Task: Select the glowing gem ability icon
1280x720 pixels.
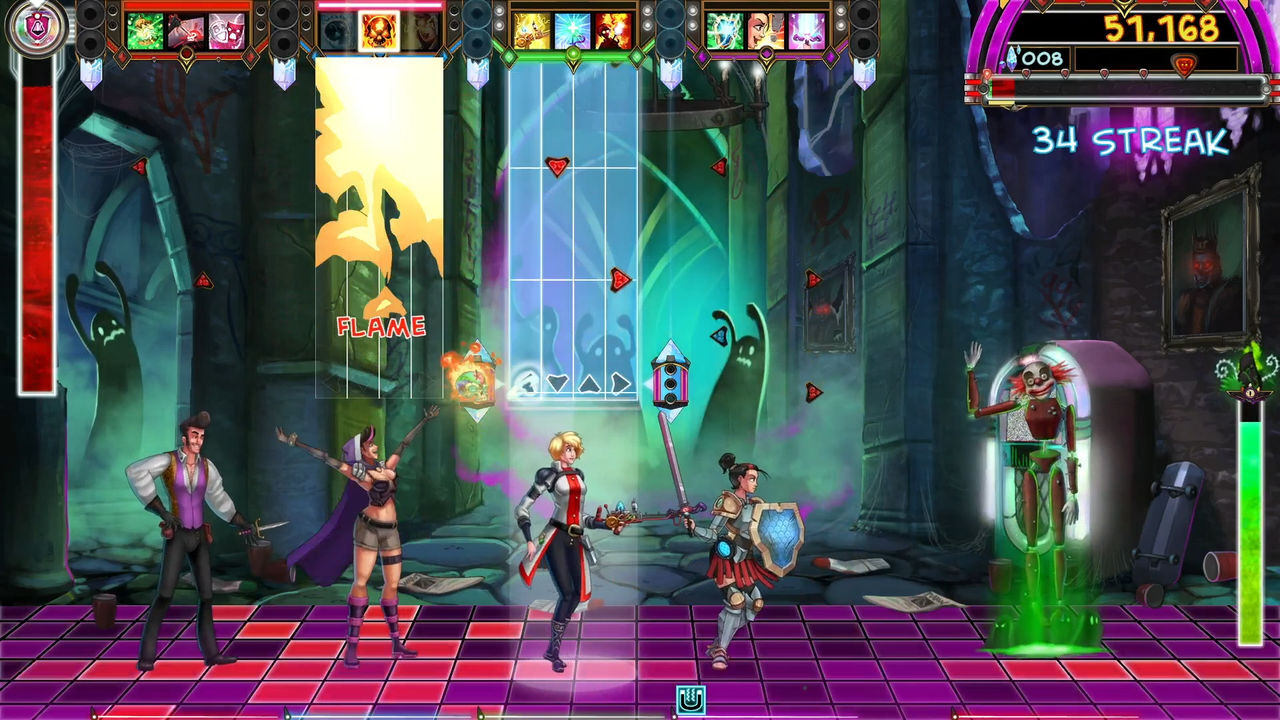Action: pos(726,30)
